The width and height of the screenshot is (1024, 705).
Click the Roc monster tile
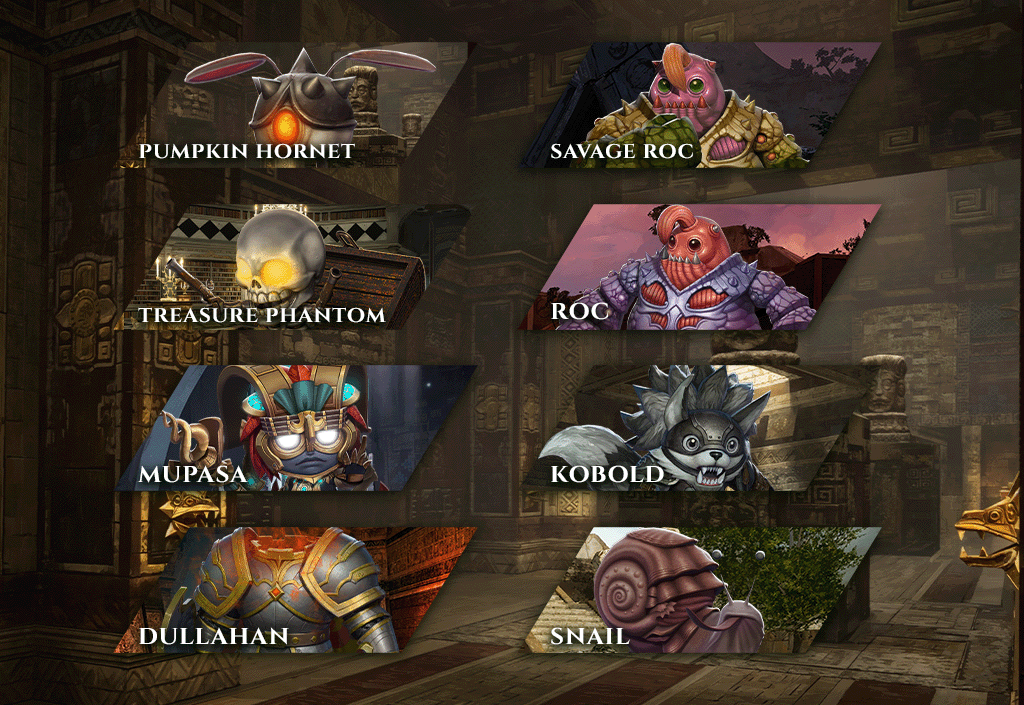[x=700, y=268]
